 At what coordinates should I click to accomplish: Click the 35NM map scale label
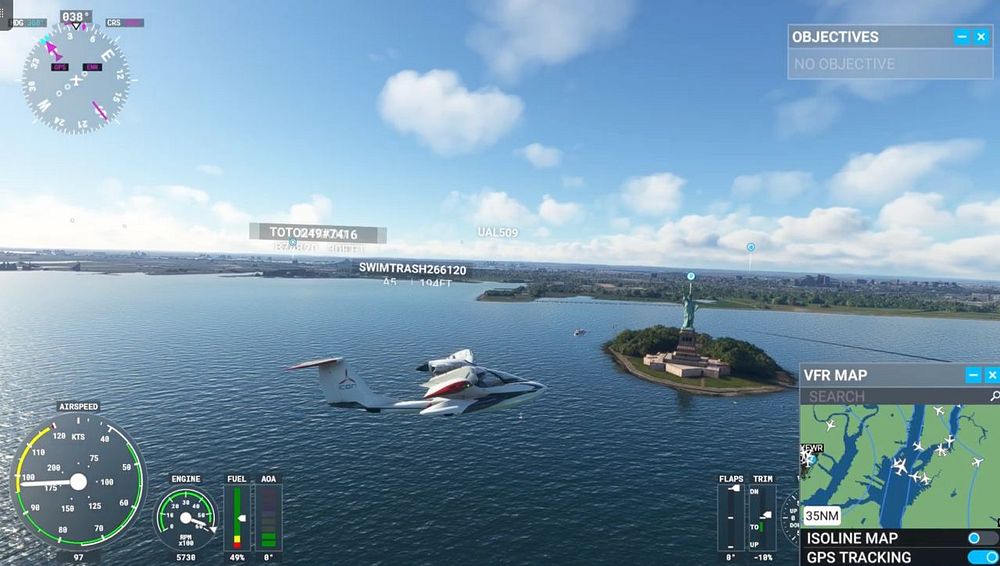(x=821, y=517)
